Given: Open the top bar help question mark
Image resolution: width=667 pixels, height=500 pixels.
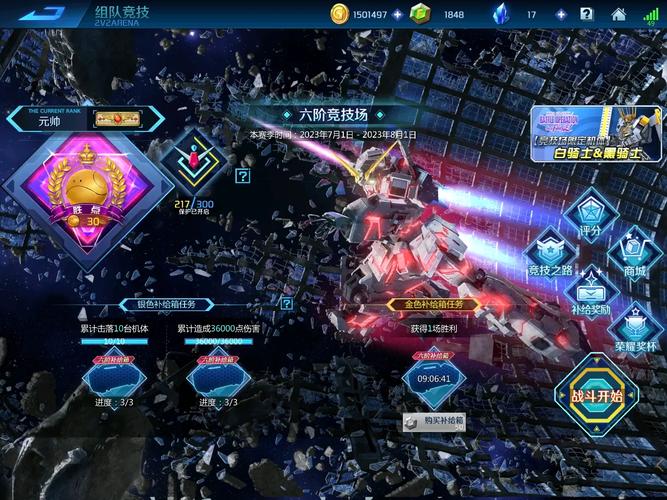Looking at the screenshot, I should (x=587, y=14).
